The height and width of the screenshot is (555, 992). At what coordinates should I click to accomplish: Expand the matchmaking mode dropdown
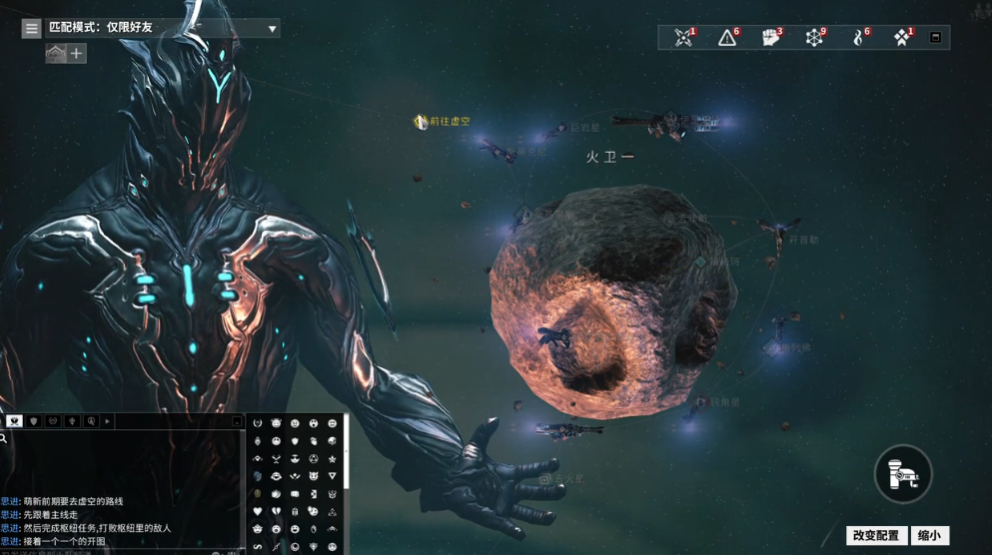272,29
